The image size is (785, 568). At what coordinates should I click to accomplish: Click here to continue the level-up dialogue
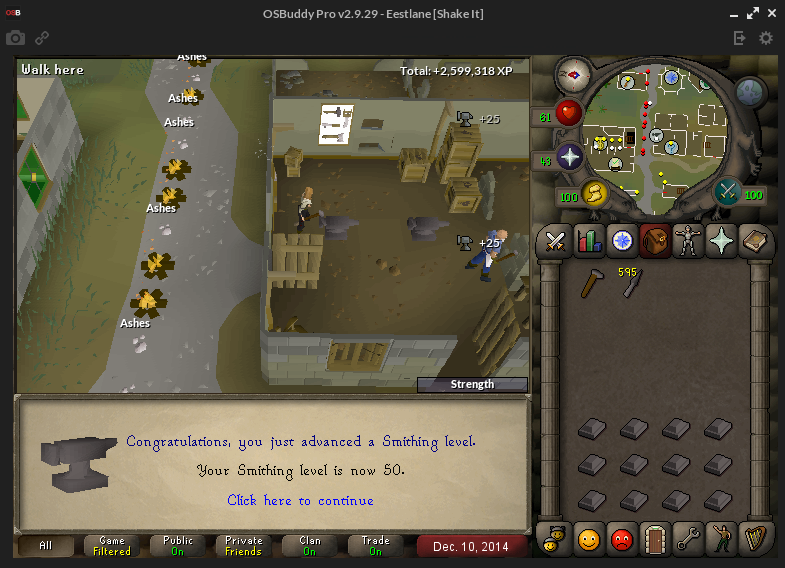[x=300, y=500]
